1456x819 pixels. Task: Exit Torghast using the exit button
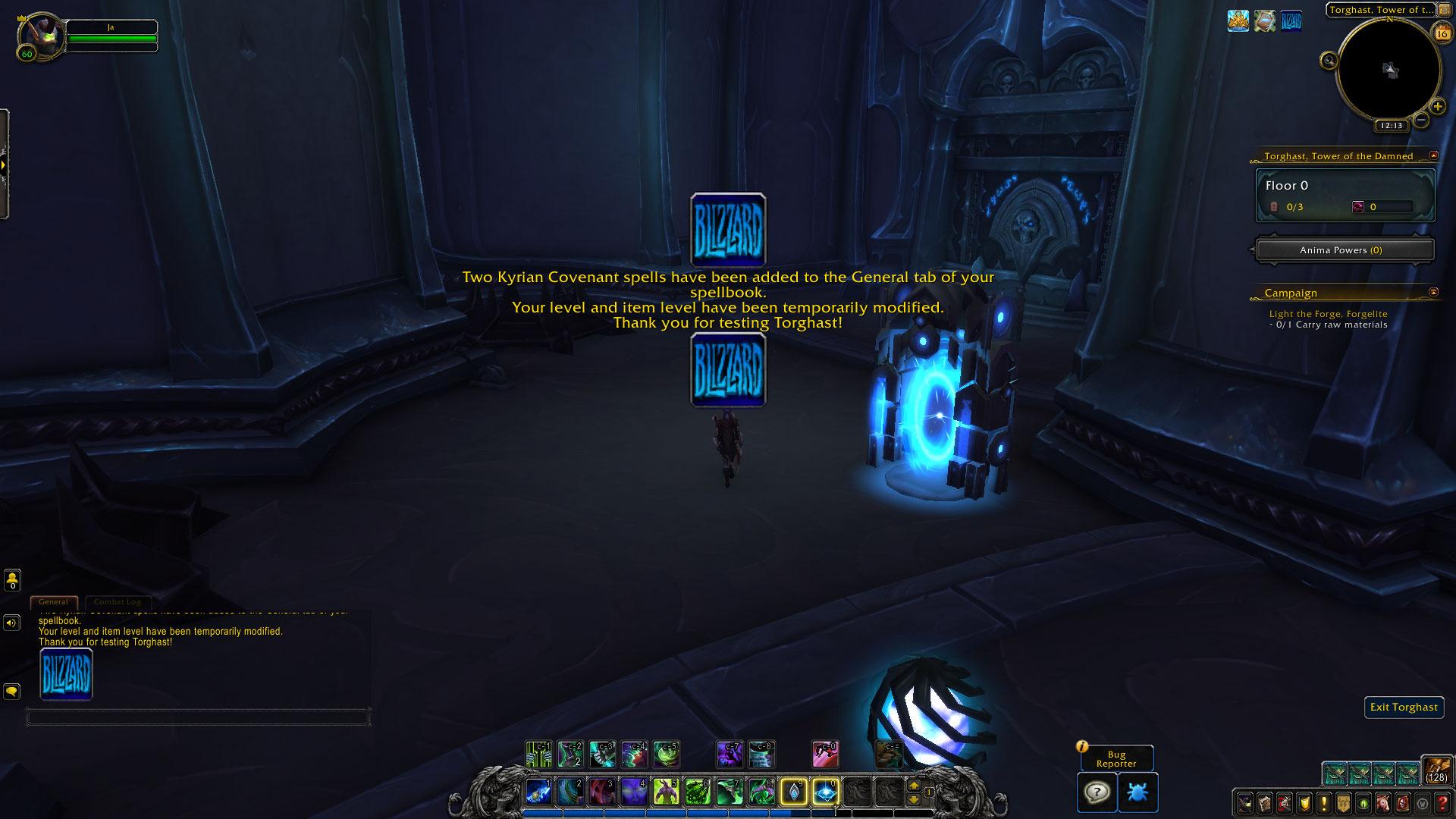[1404, 707]
